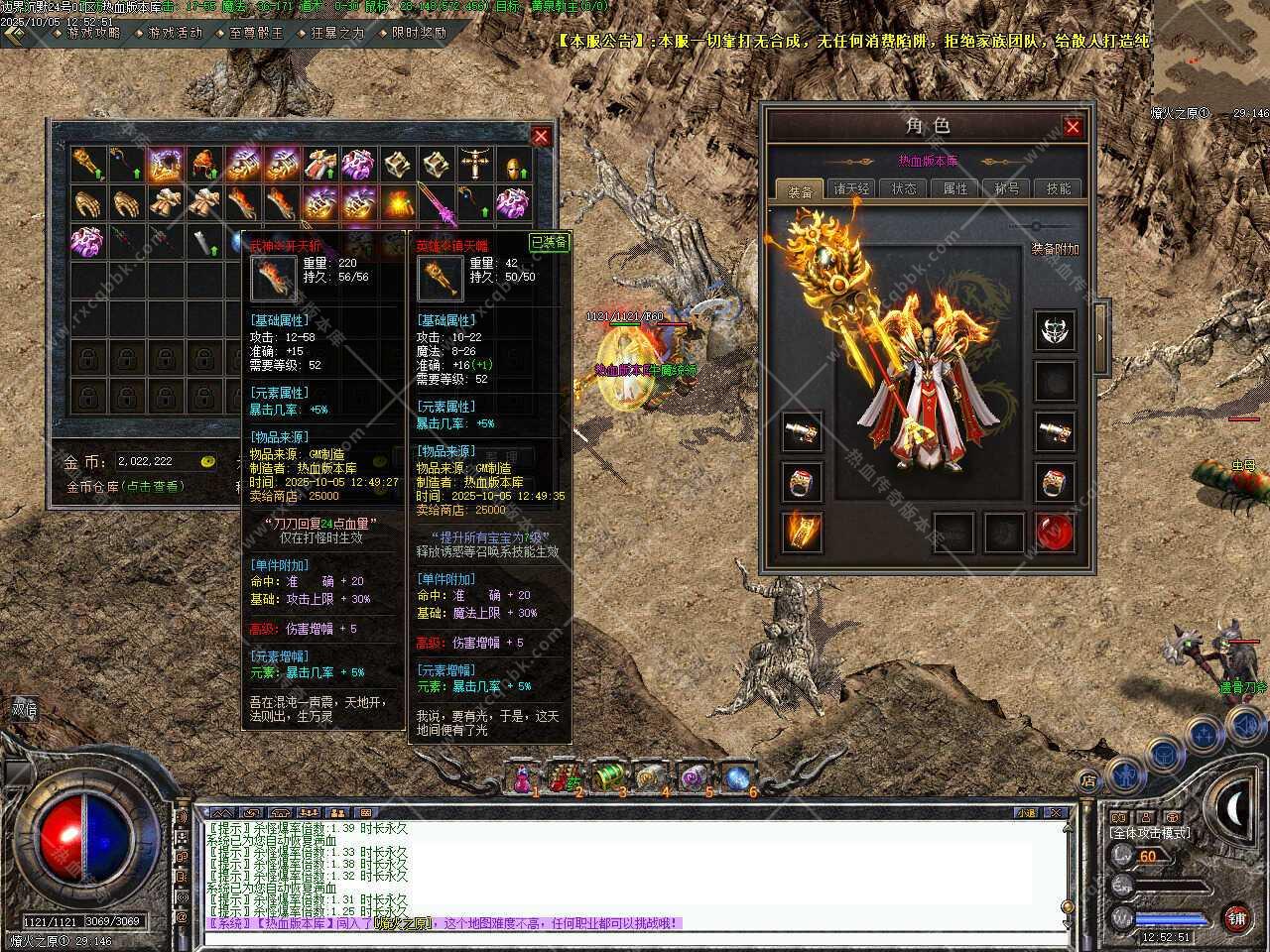
Task: Open the 金币仓库 gold warehouse link
Action: [x=126, y=487]
